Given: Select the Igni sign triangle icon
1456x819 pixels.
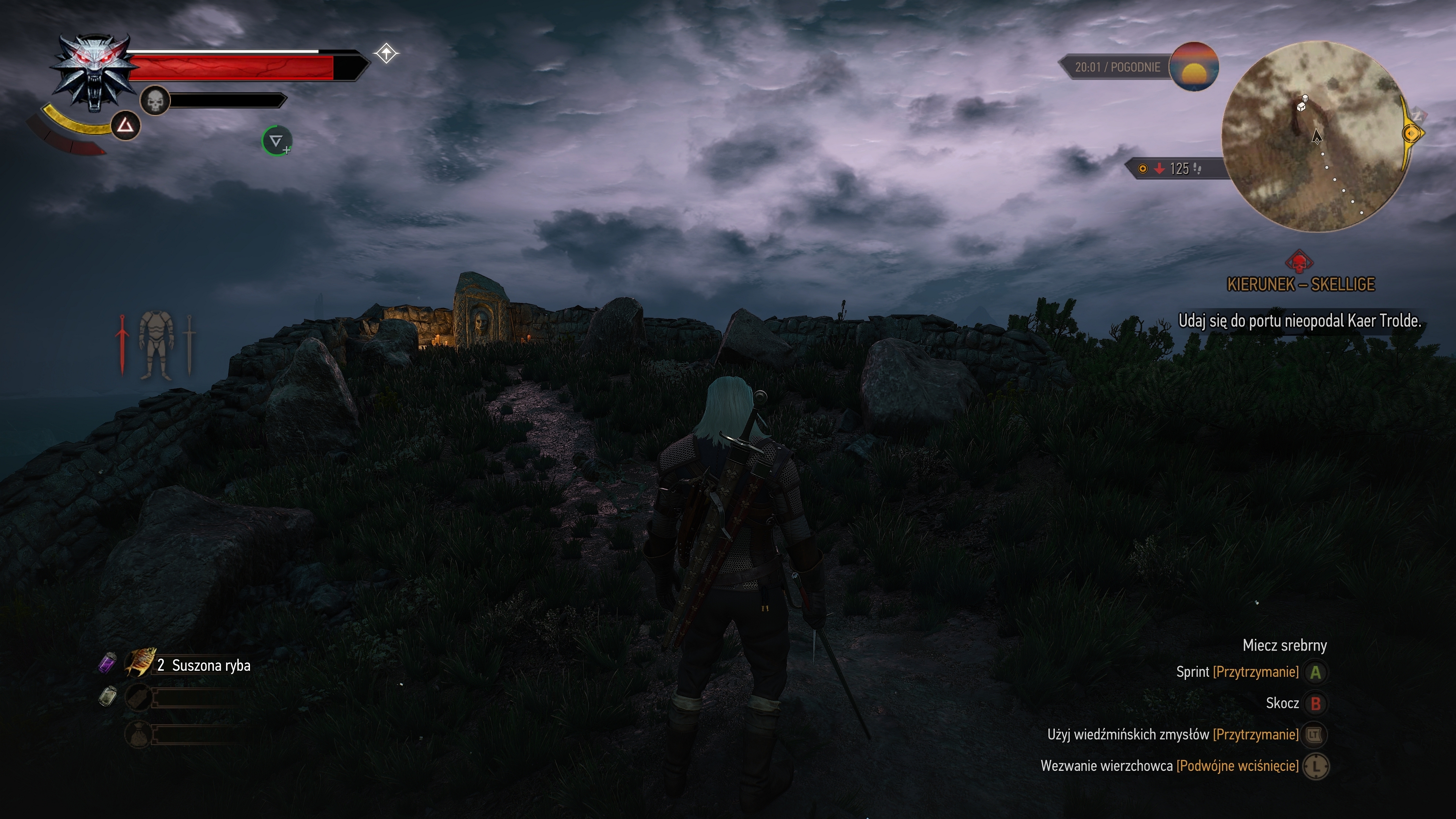Looking at the screenshot, I should click(126, 126).
